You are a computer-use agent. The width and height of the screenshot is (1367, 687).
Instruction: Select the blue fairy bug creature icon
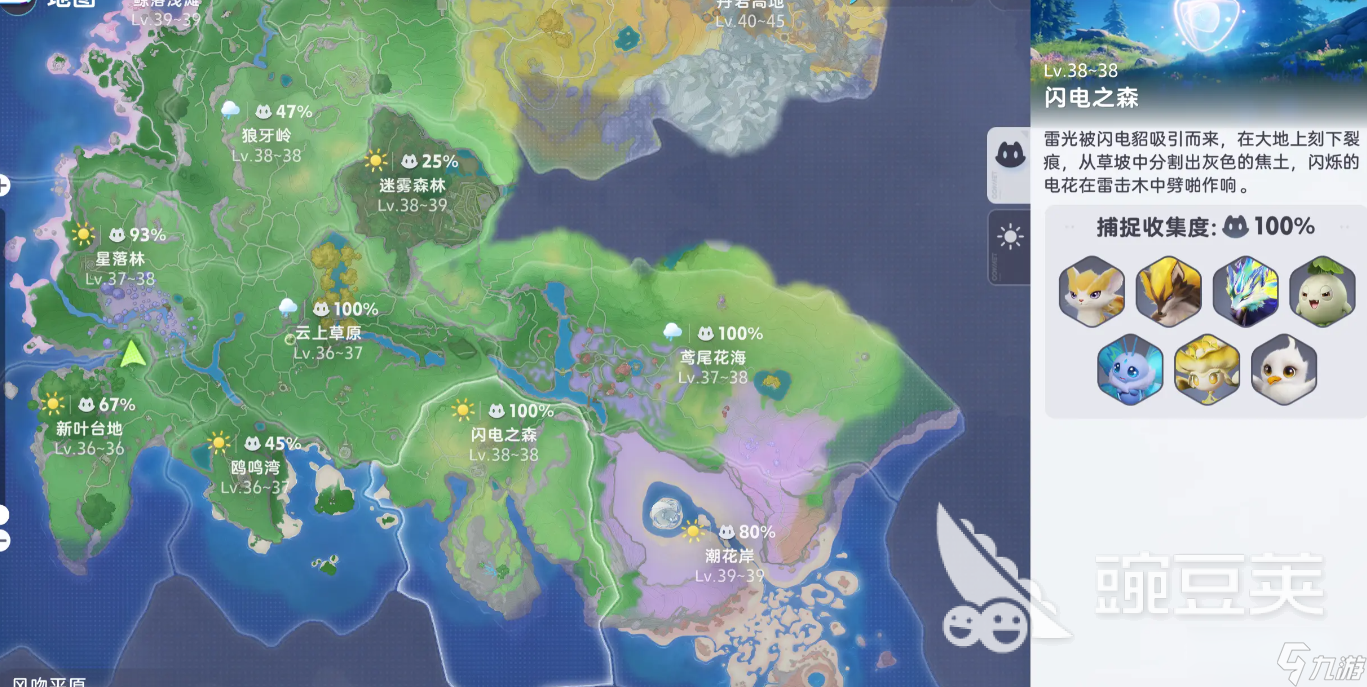[x=1130, y=368]
